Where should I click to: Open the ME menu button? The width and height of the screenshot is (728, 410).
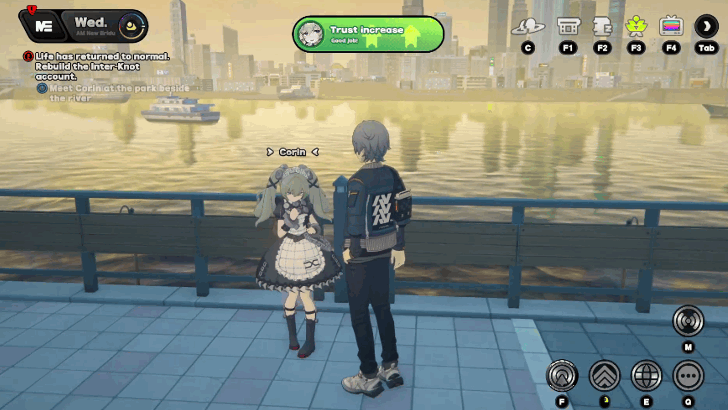point(42,23)
